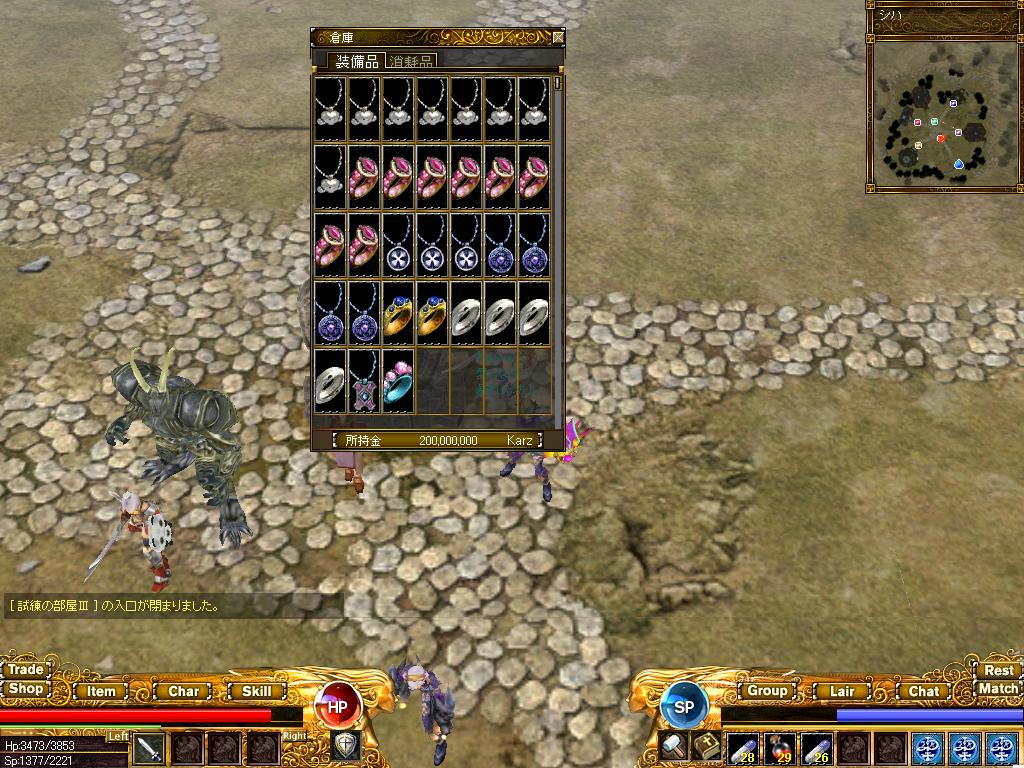Image resolution: width=1024 pixels, height=768 pixels.
Task: Select the shield in the Right slot
Action: 345,745
